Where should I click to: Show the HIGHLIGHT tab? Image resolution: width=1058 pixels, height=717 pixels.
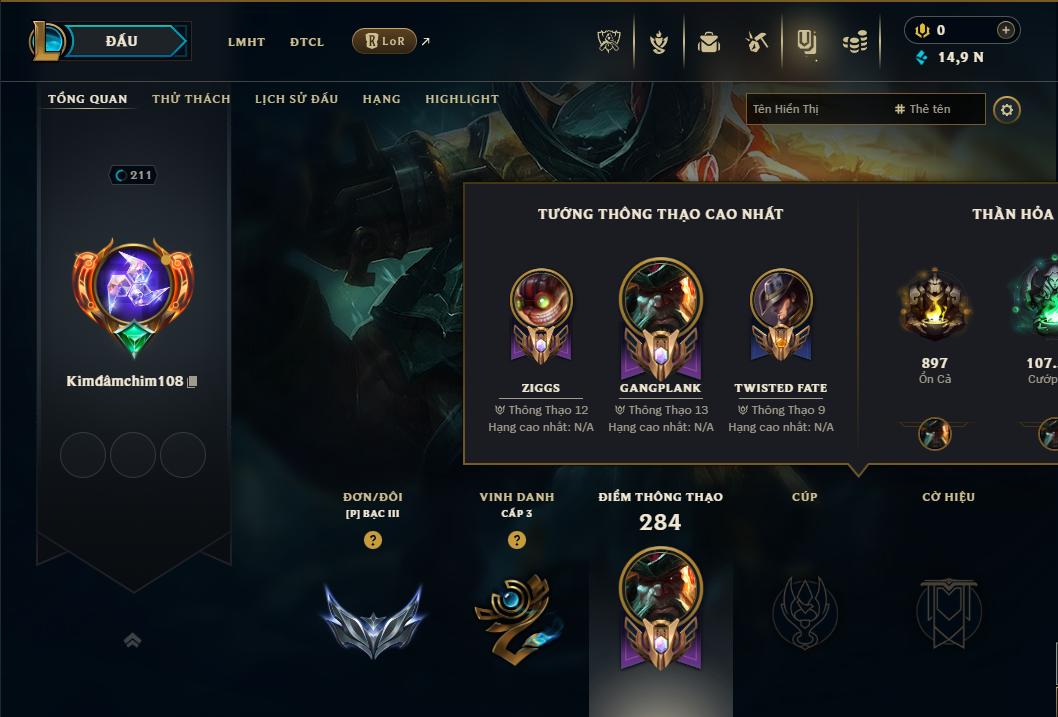461,99
